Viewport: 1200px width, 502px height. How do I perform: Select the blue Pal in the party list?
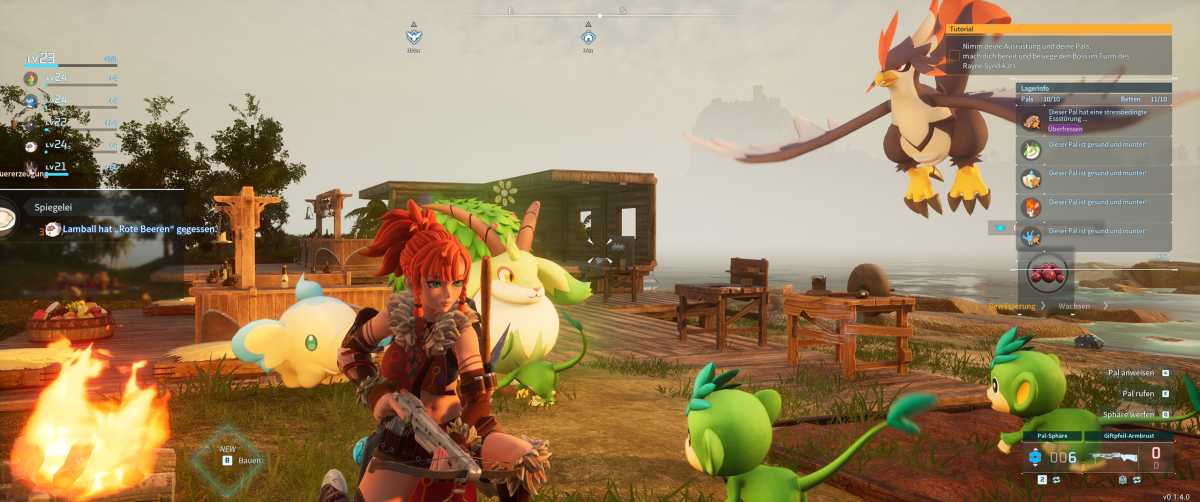pyautogui.click(x=31, y=100)
